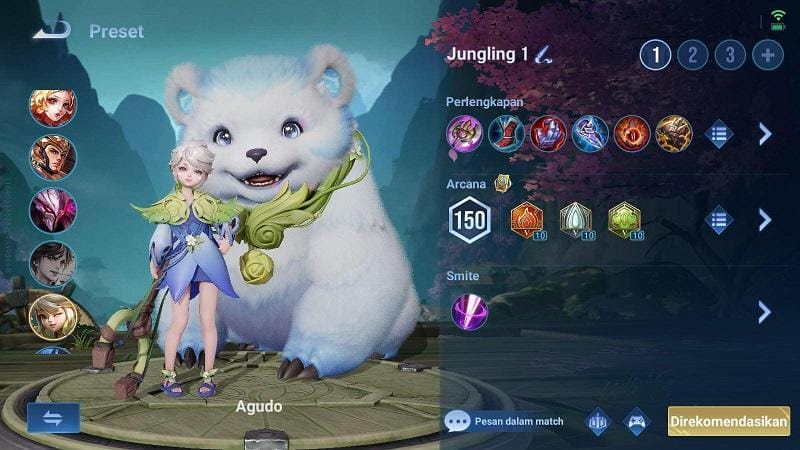
Task: Select the red Arcana rune
Action: click(526, 219)
